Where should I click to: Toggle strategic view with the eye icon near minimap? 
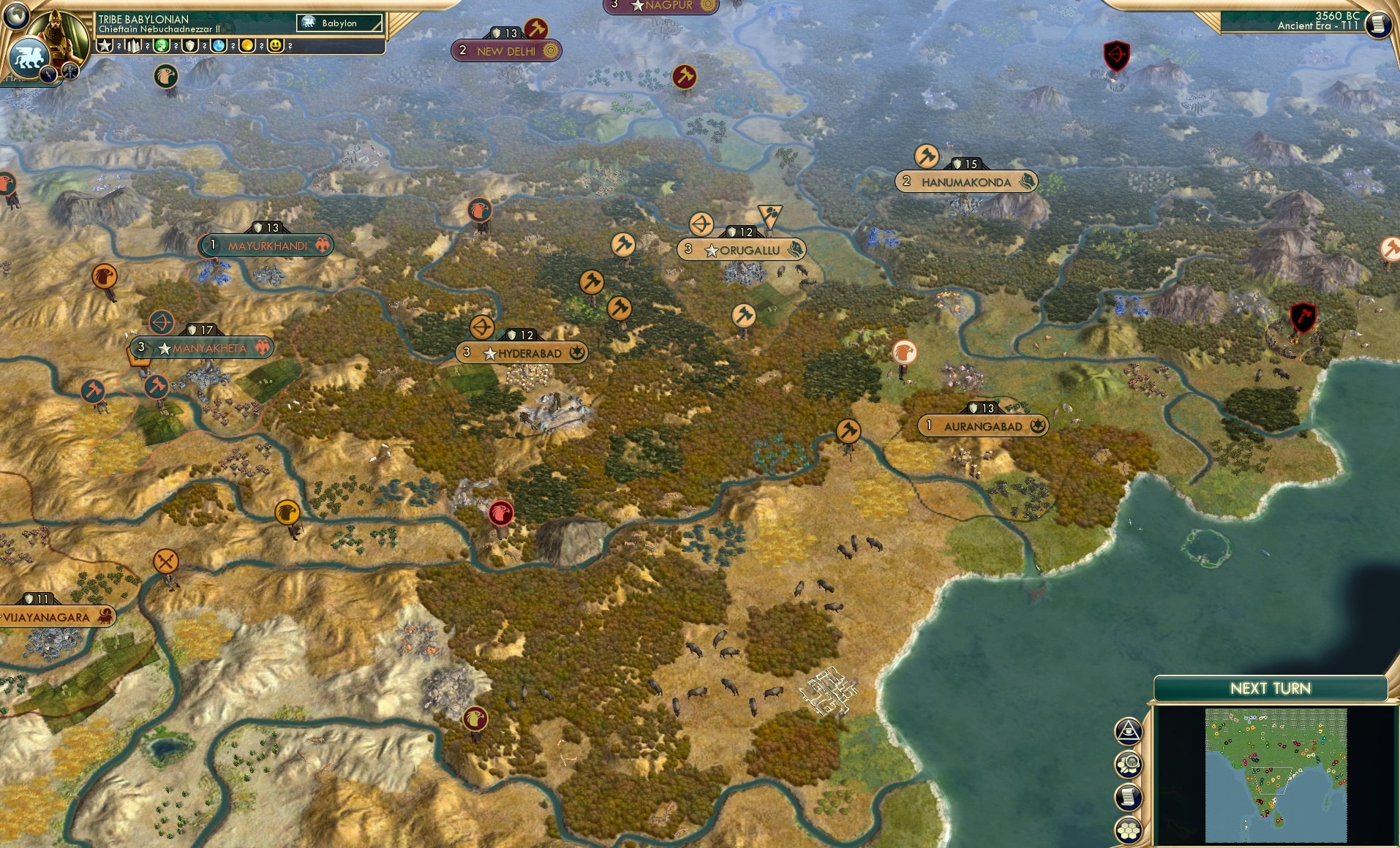point(1129,730)
